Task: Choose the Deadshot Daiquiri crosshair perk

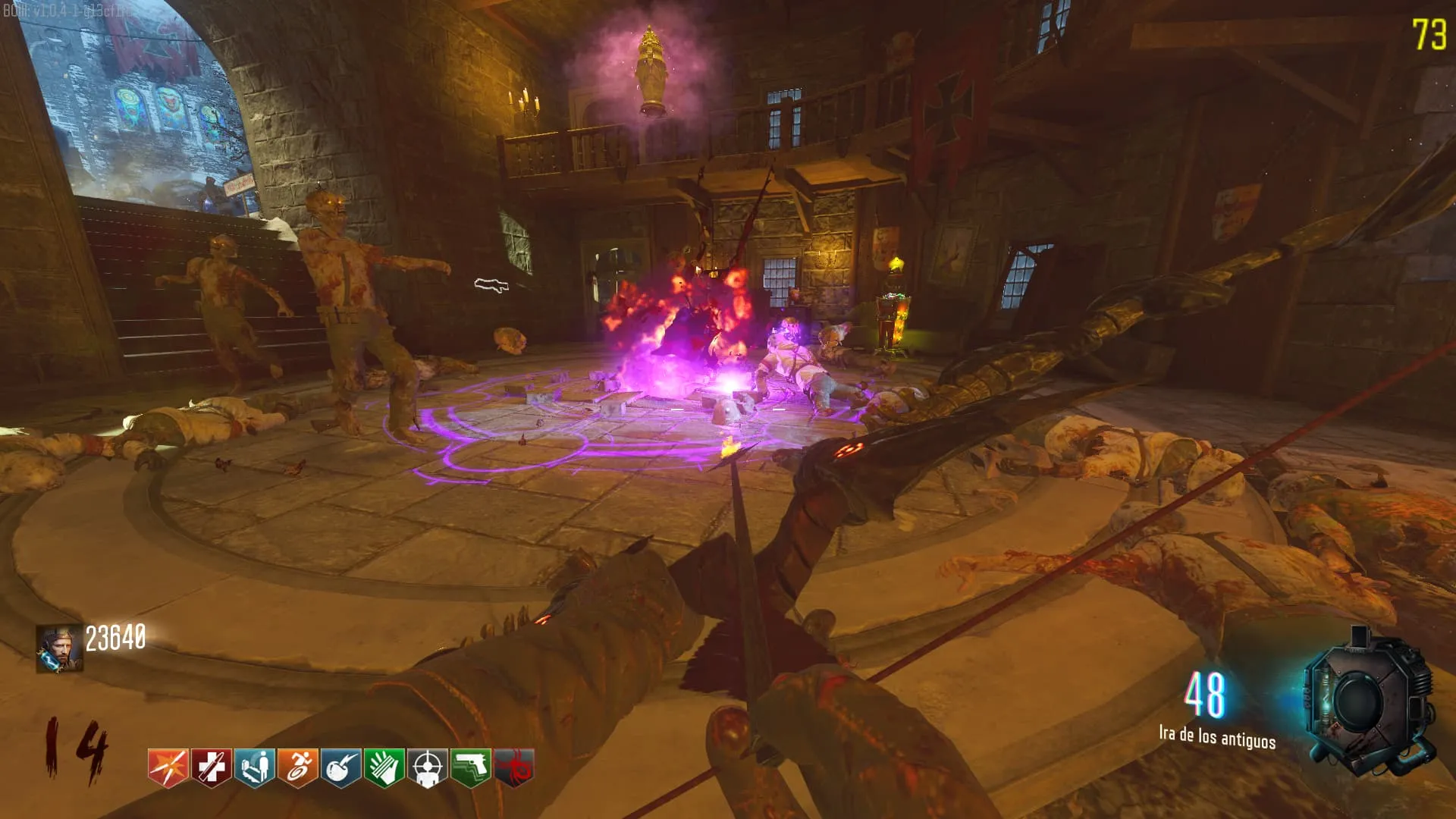Action: point(428,767)
